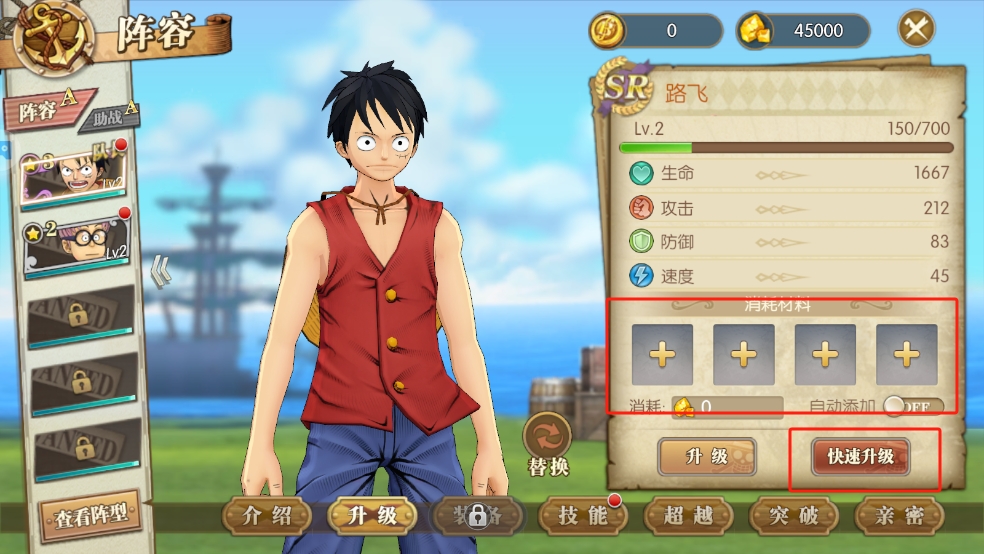984x554 pixels.
Task: Select the glasses character portrait slot
Action: point(77,243)
